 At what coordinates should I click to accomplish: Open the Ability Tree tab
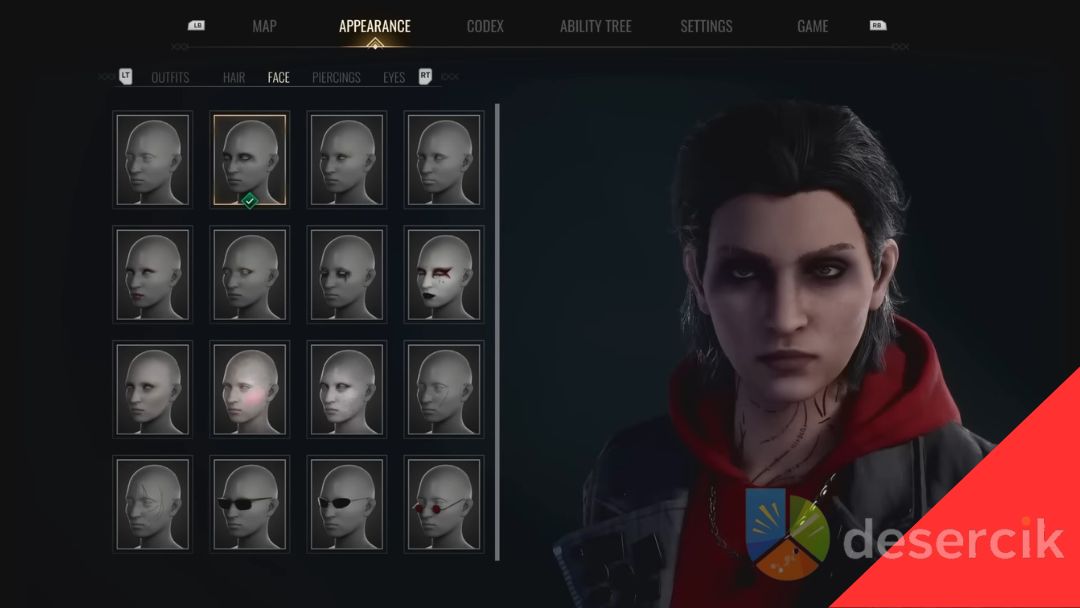pos(595,27)
